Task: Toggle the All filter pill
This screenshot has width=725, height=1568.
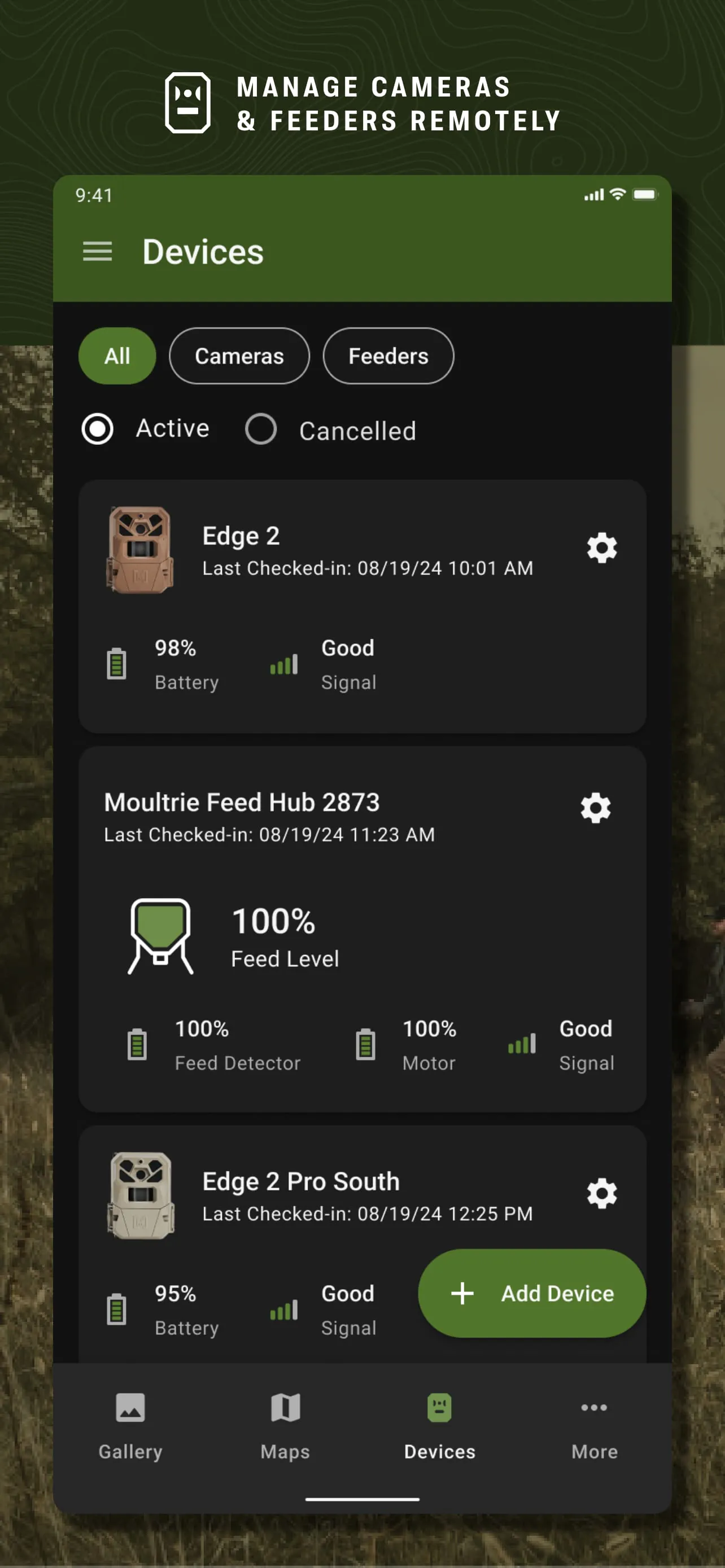Action: click(116, 356)
